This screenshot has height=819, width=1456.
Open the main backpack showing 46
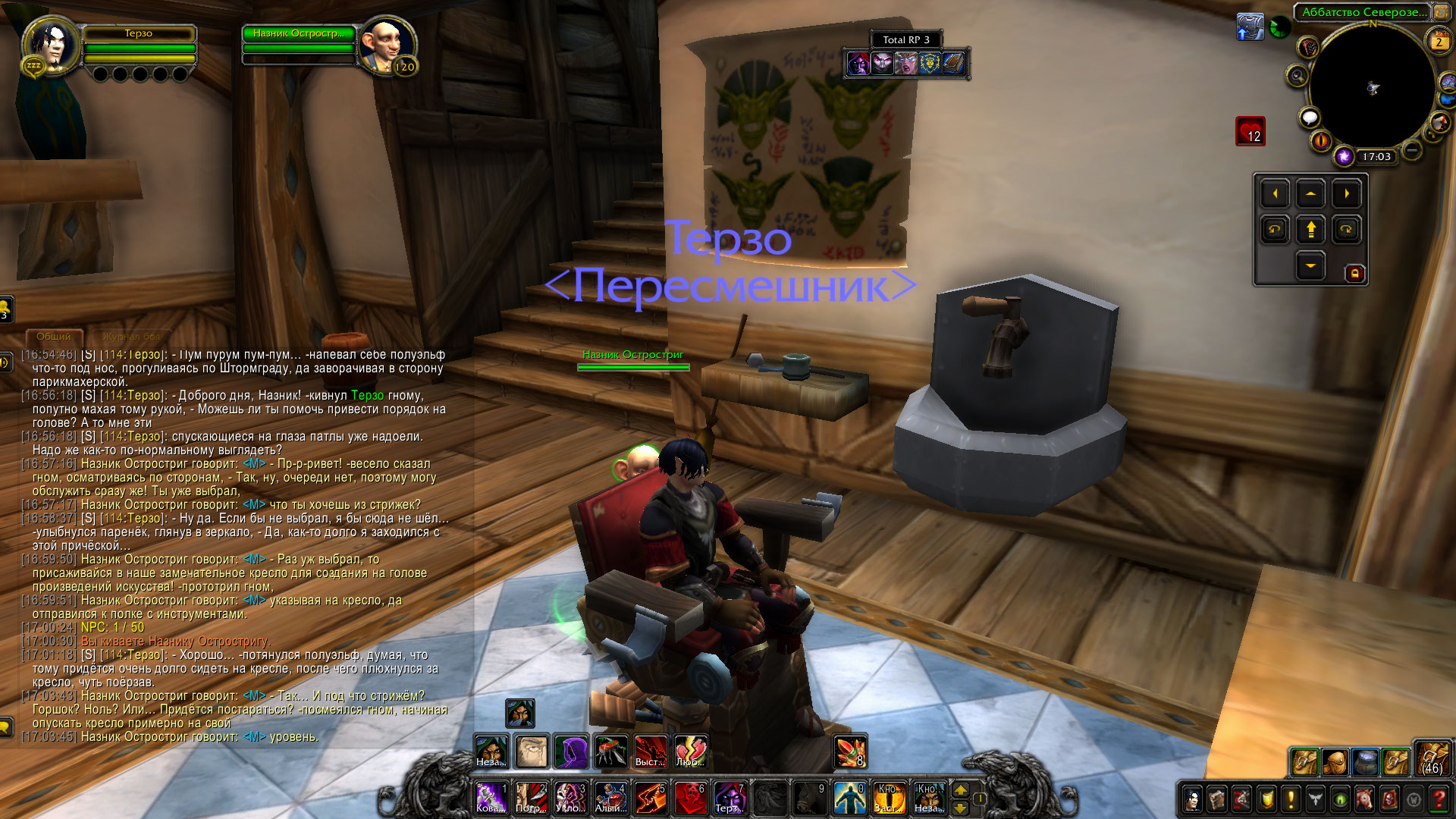tap(1432, 759)
